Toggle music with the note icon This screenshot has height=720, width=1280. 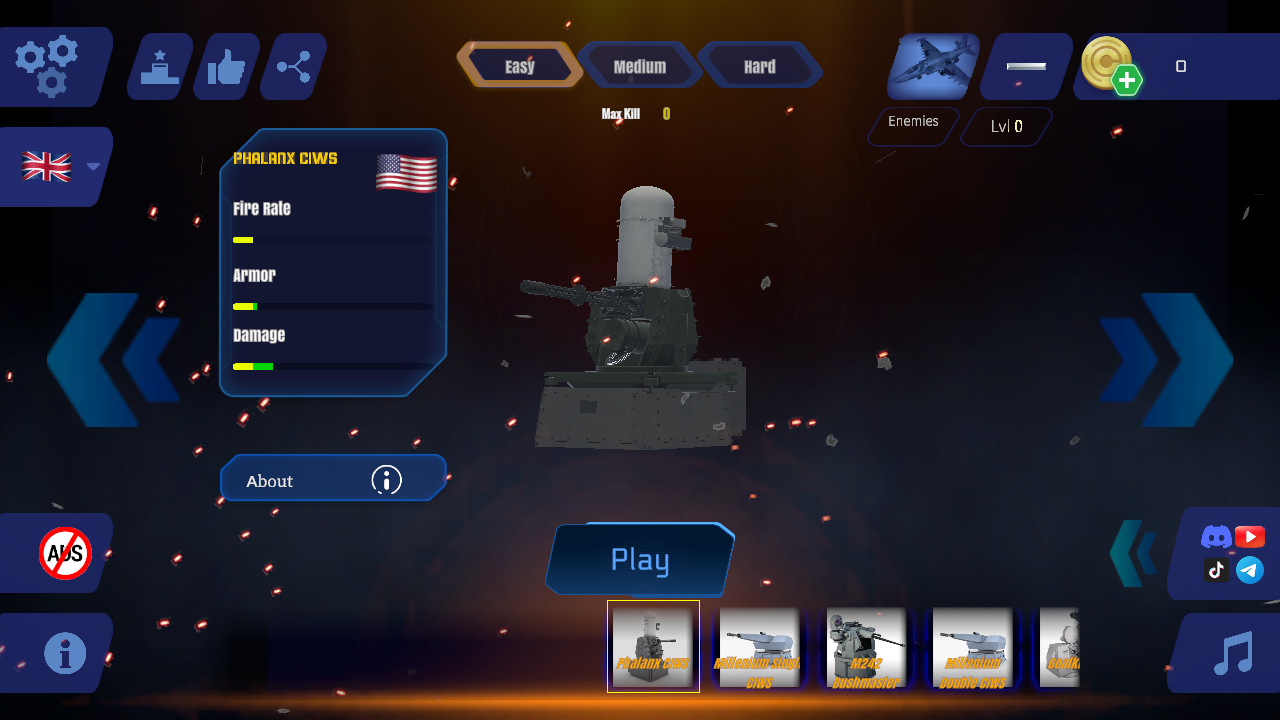pyautogui.click(x=1232, y=653)
